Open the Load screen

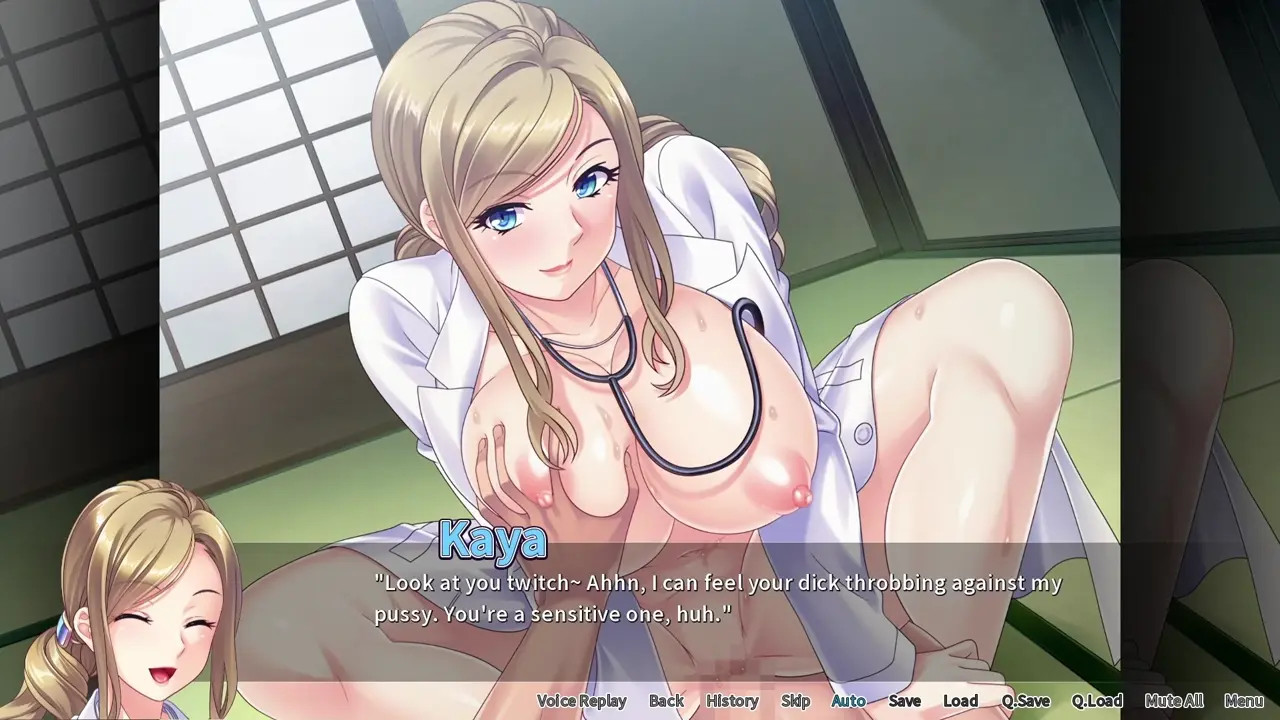961,701
